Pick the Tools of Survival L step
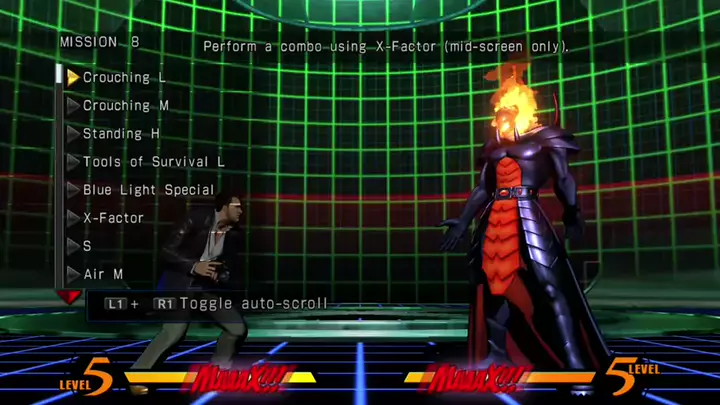Image resolution: width=720 pixels, height=405 pixels. (153, 161)
